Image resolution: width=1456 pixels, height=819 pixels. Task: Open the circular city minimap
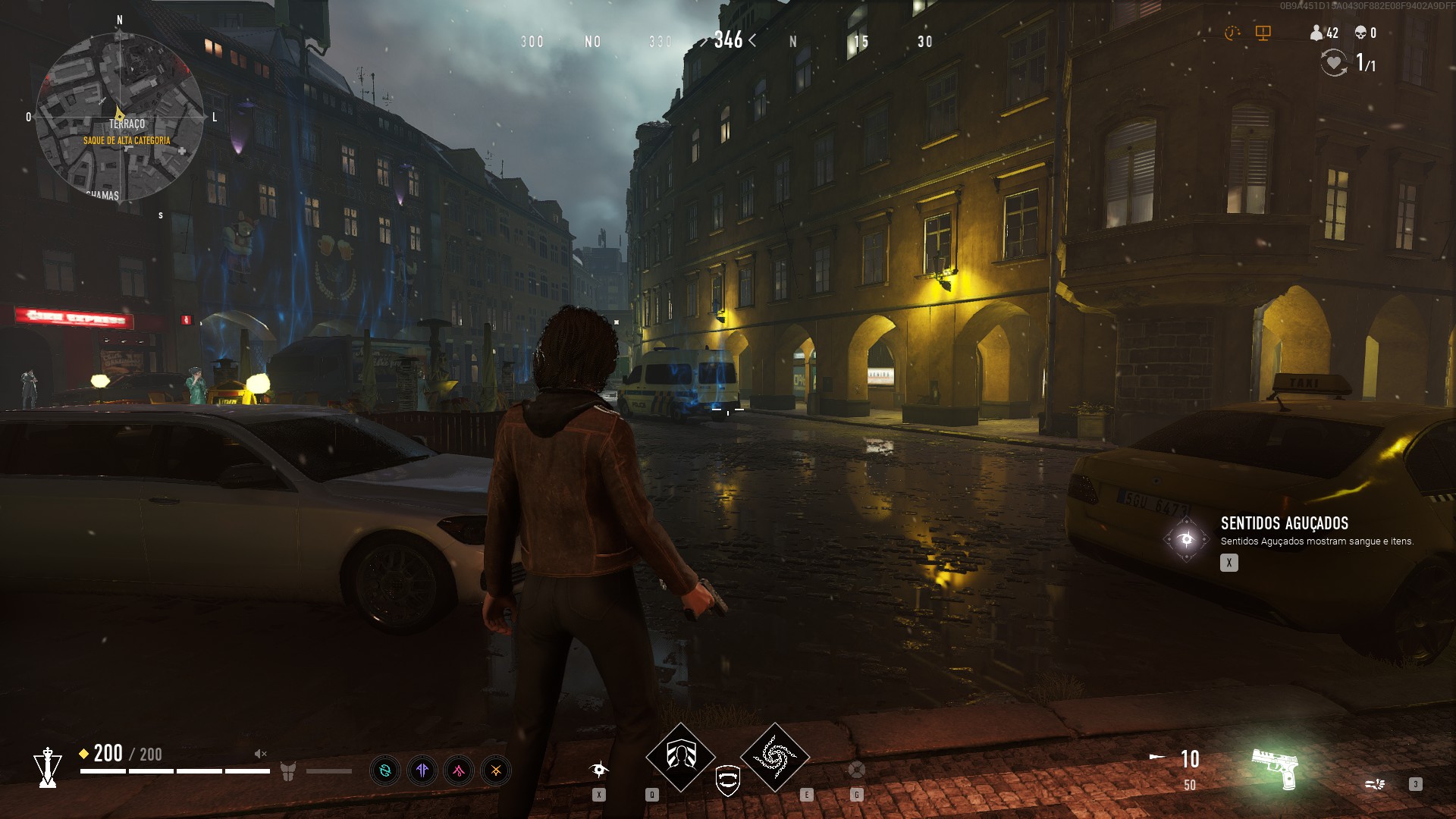tap(119, 118)
